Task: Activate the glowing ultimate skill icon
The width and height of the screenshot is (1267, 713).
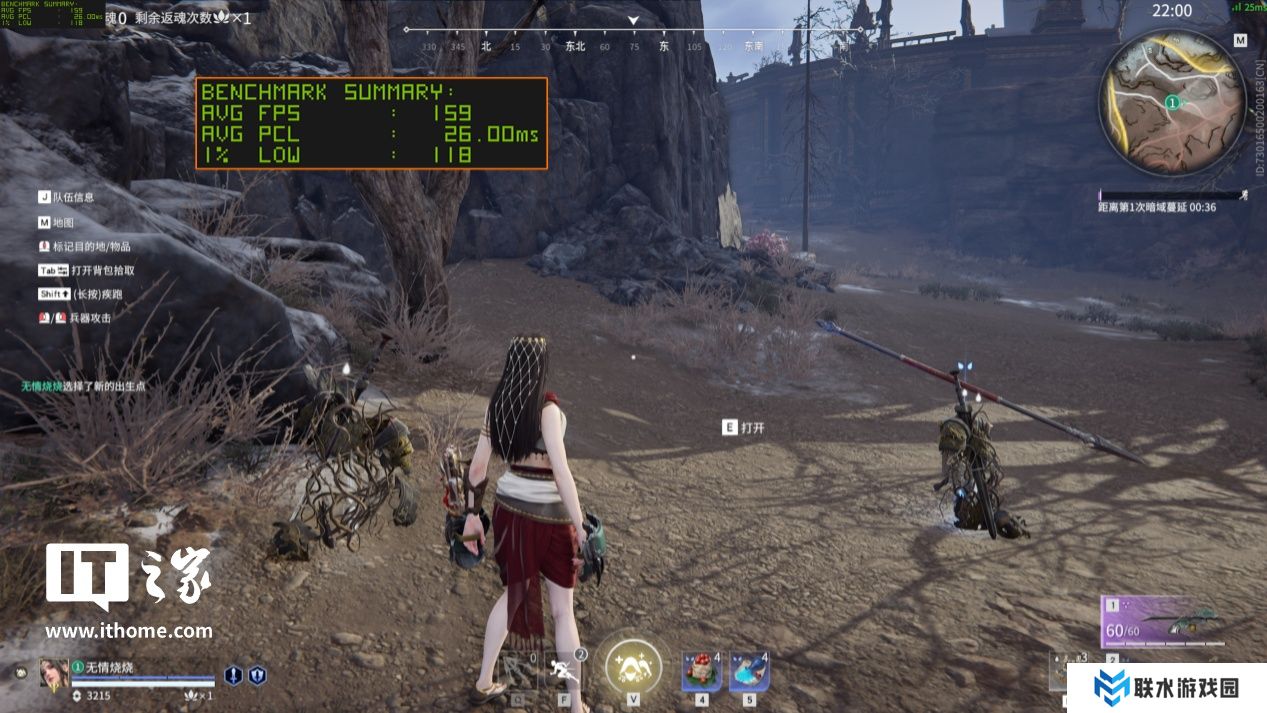Action: [x=633, y=666]
